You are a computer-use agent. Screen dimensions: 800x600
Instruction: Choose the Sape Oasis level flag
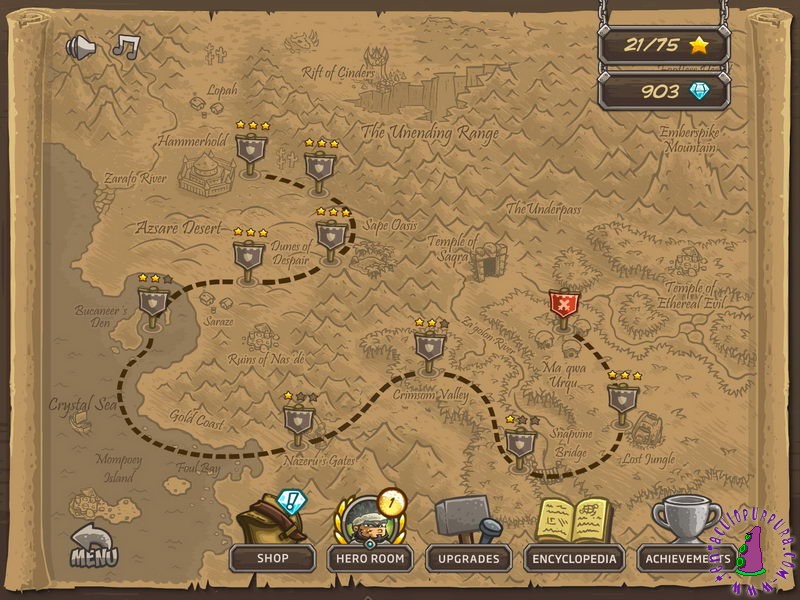point(331,238)
